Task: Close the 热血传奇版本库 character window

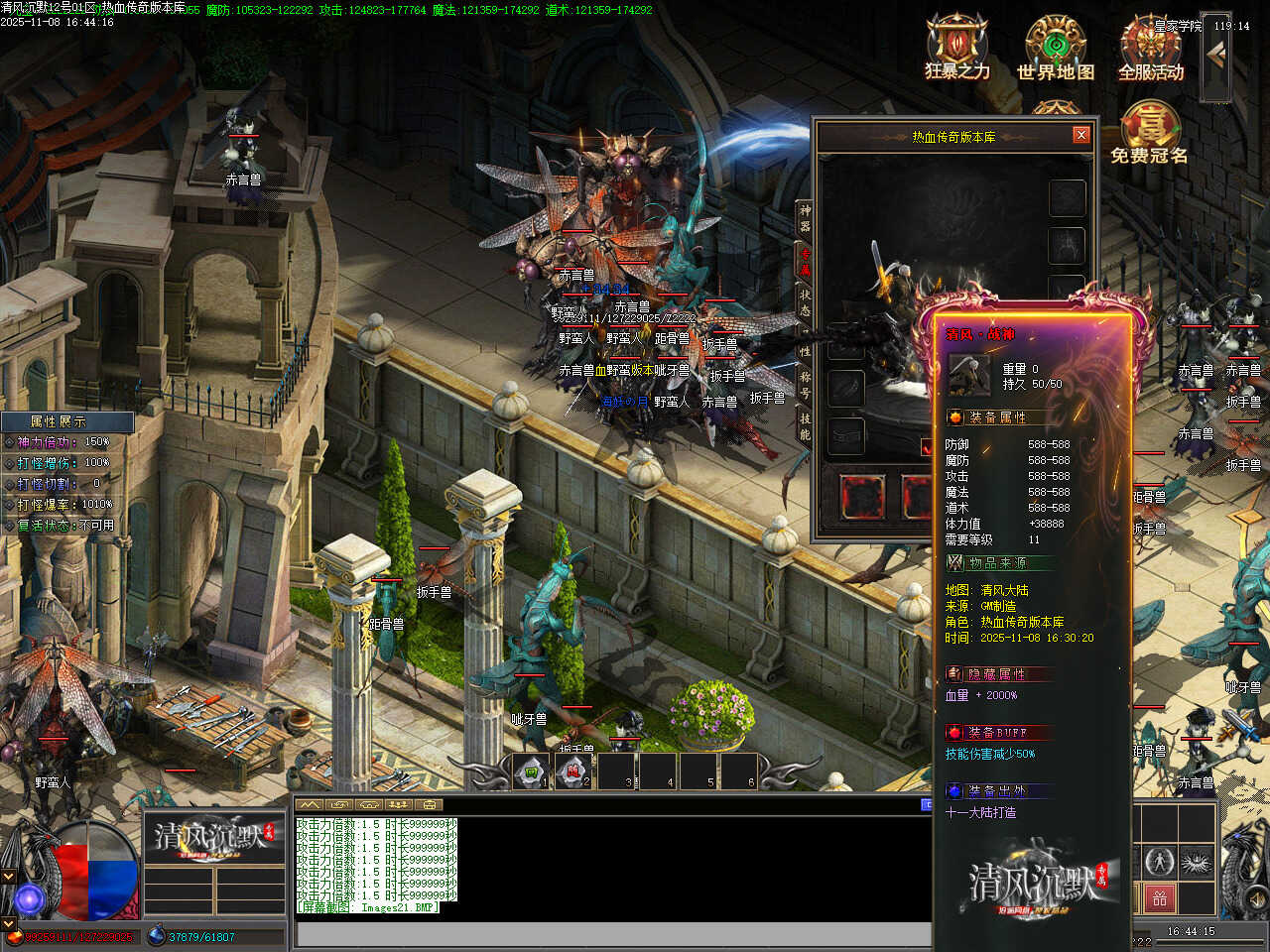Action: pyautogui.click(x=1081, y=135)
